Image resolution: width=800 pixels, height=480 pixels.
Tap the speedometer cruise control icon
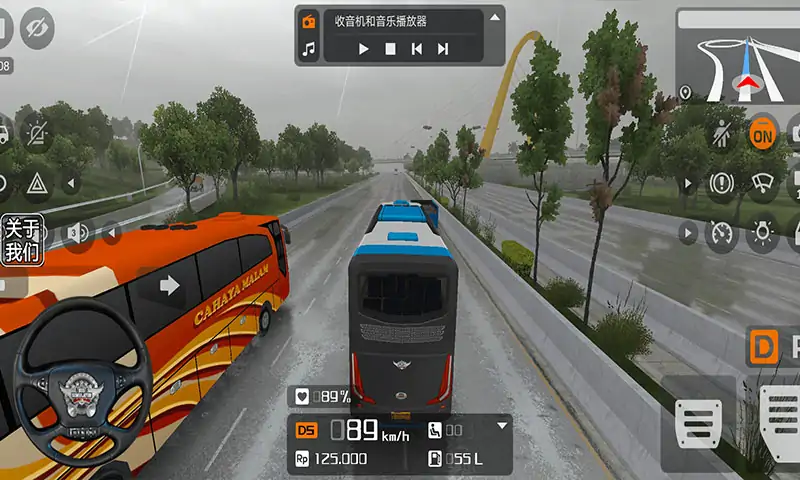[721, 233]
